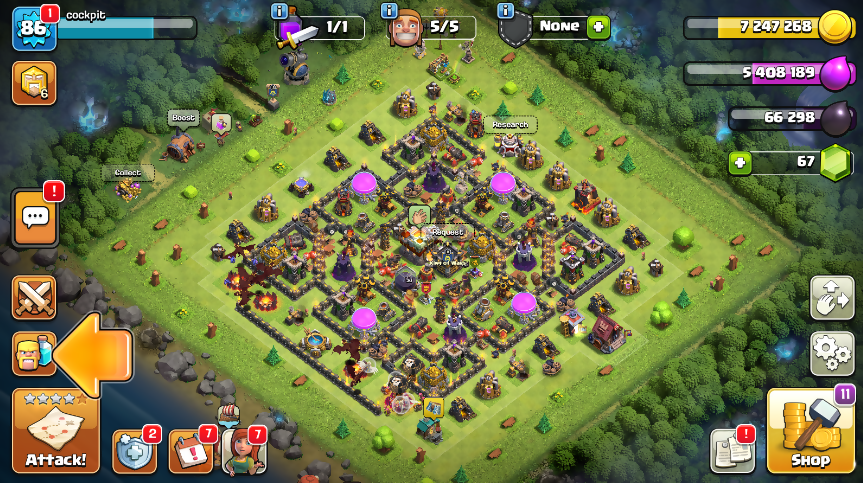The image size is (863, 483).
Task: Tap the level 86 experience badge
Action: click(x=33, y=28)
